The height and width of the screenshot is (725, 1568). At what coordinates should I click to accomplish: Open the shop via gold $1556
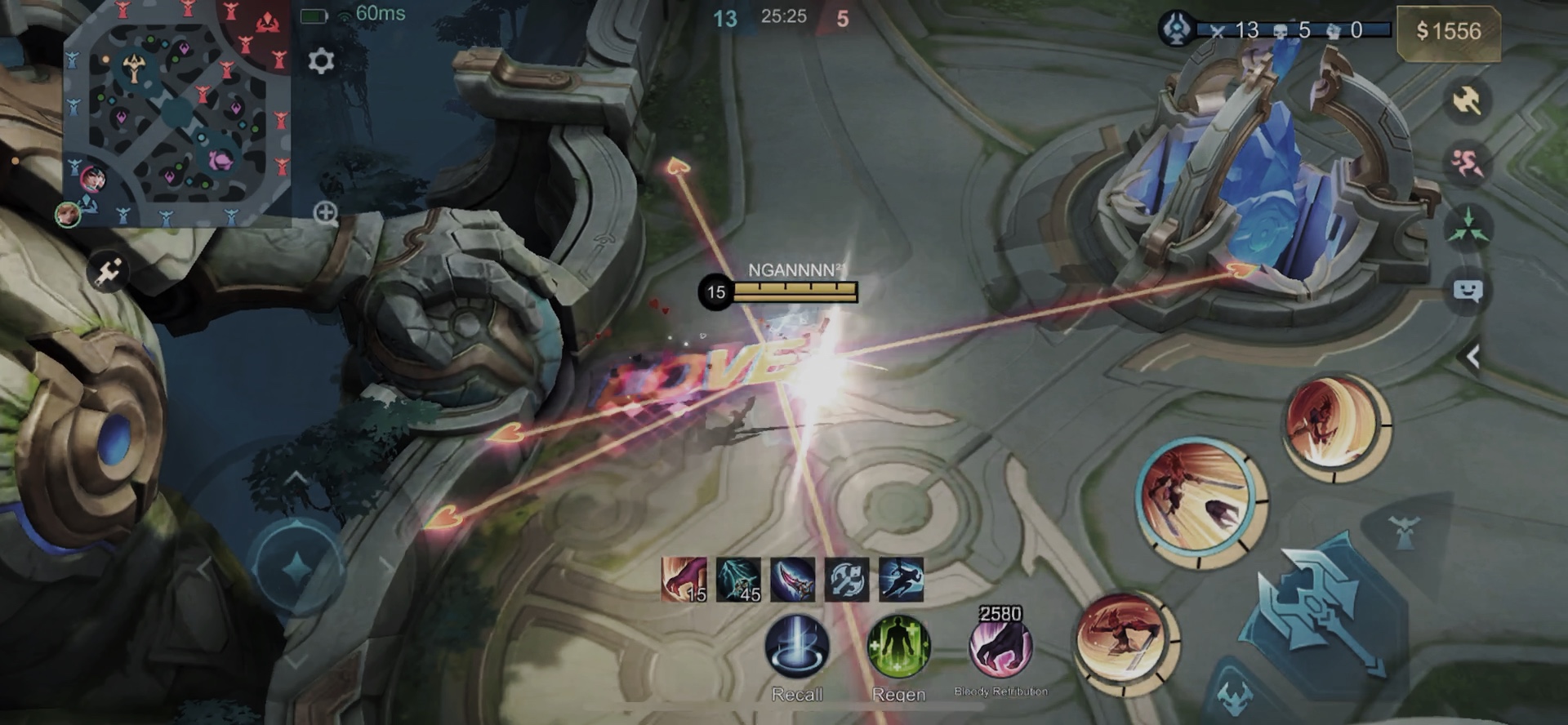[x=1448, y=32]
